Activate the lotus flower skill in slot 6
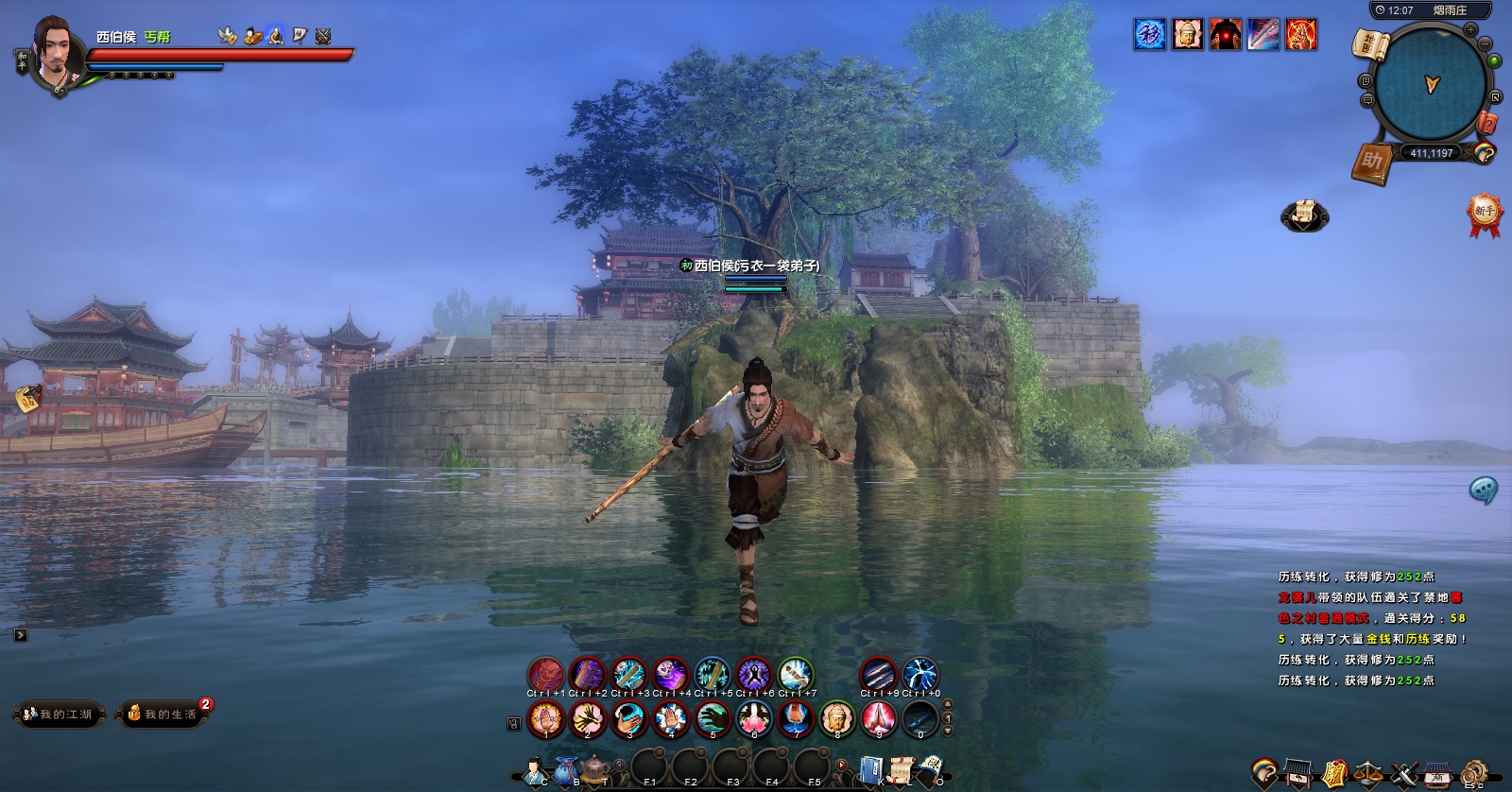This screenshot has height=792, width=1512. [x=754, y=719]
